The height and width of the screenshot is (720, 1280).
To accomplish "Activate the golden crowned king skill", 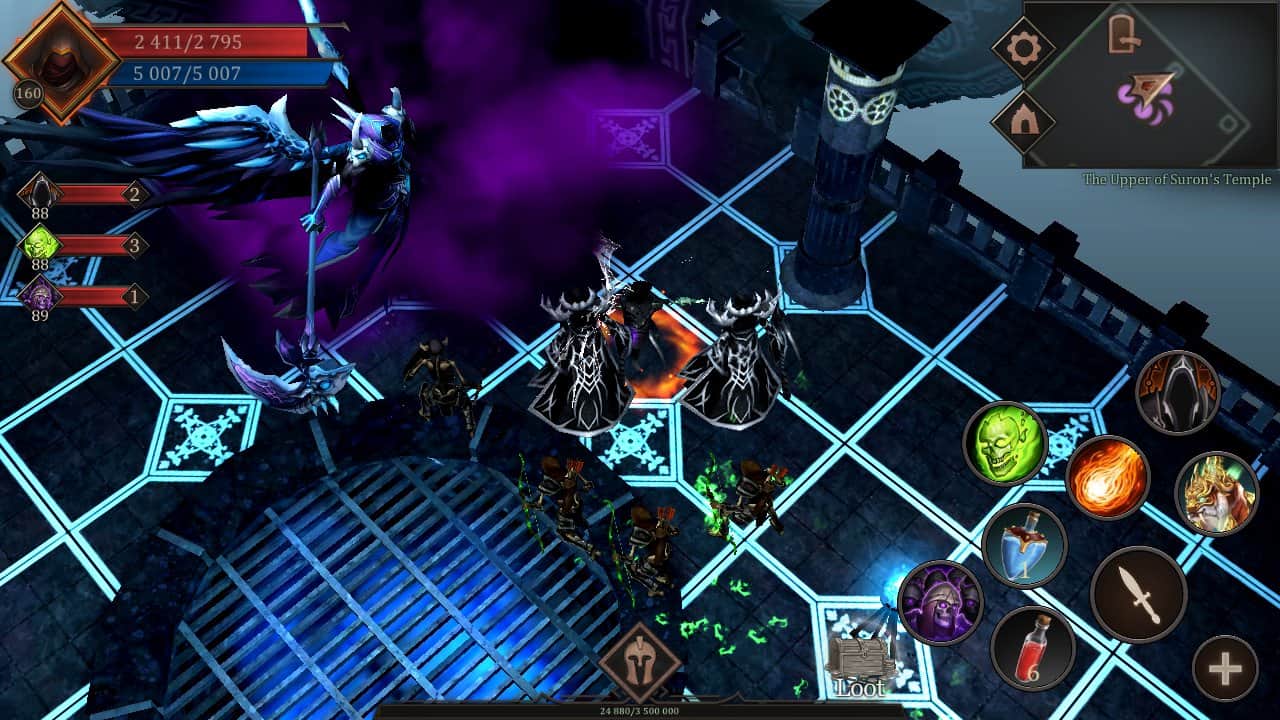I will (1216, 494).
